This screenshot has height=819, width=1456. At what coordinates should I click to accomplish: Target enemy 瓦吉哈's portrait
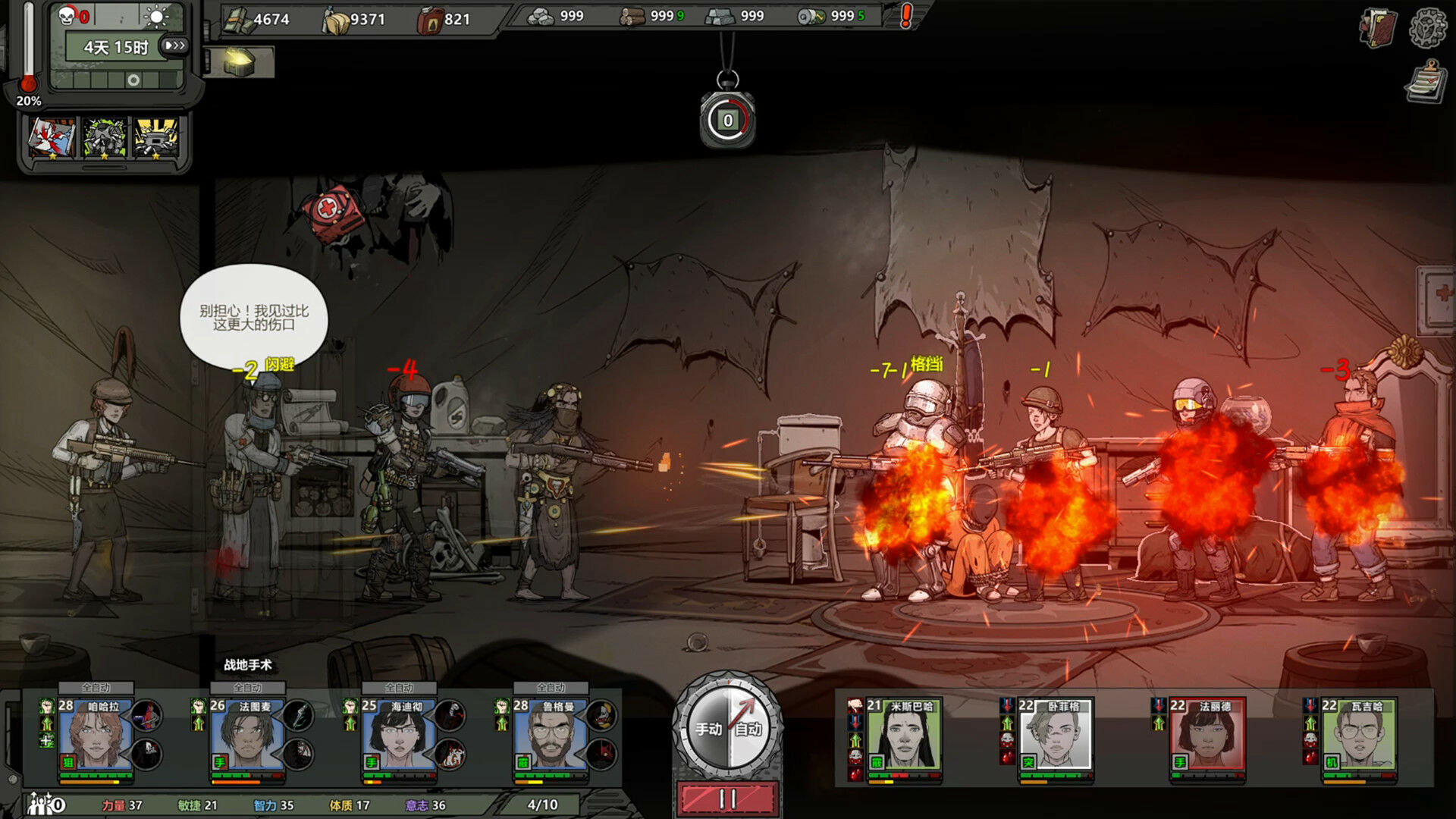pos(1359,737)
